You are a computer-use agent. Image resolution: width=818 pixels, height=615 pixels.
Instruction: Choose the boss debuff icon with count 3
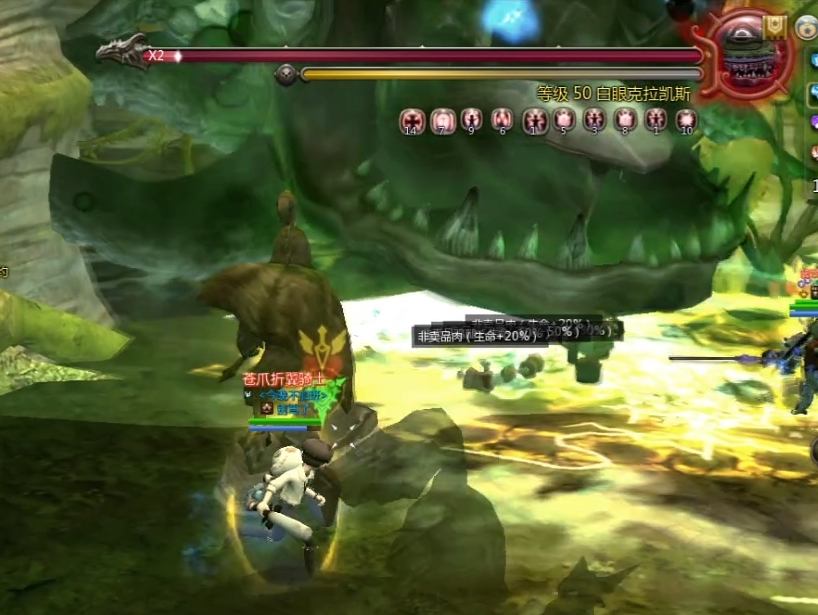click(x=595, y=121)
